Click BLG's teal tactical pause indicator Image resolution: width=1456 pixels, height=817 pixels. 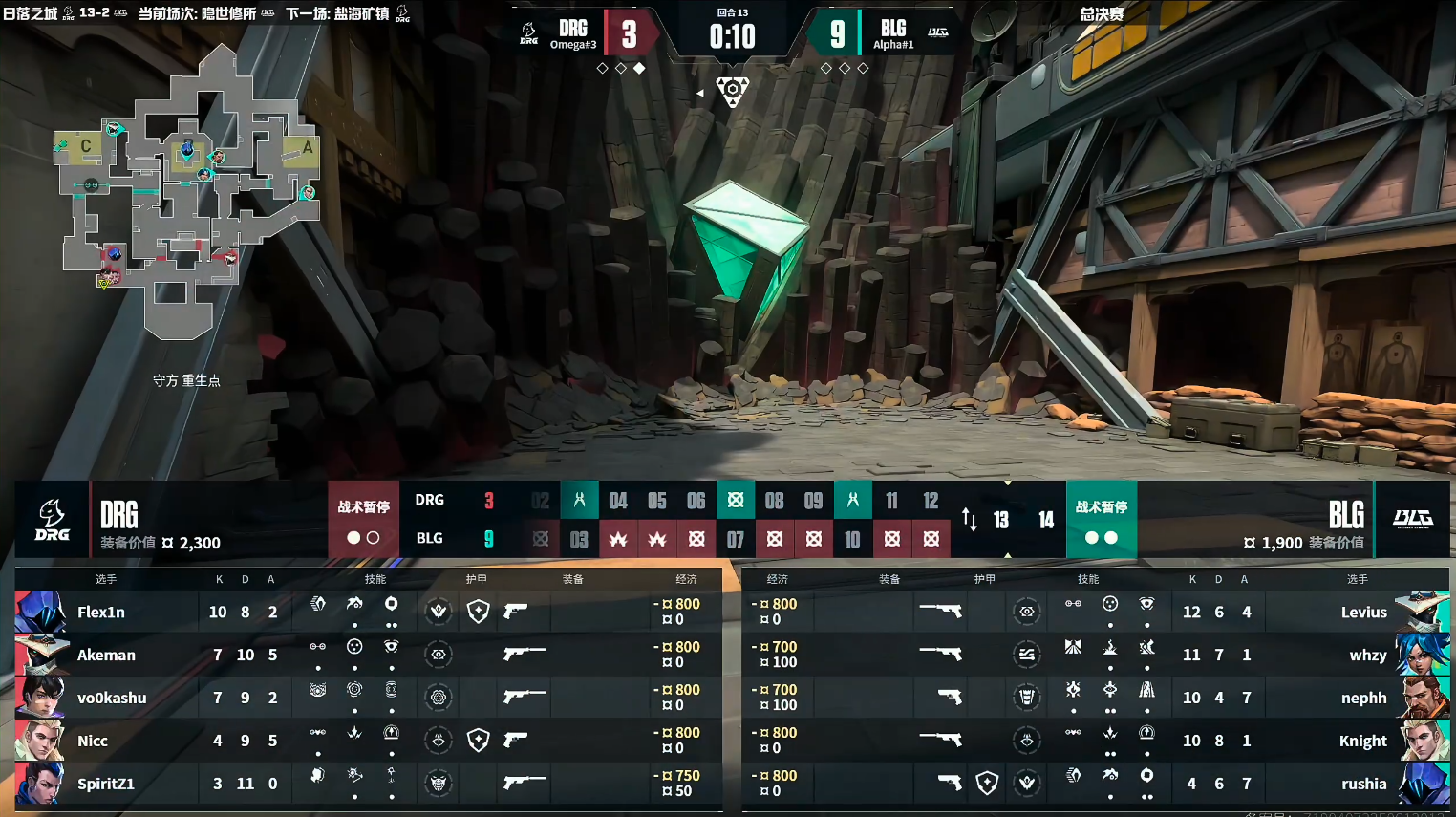tap(1101, 520)
